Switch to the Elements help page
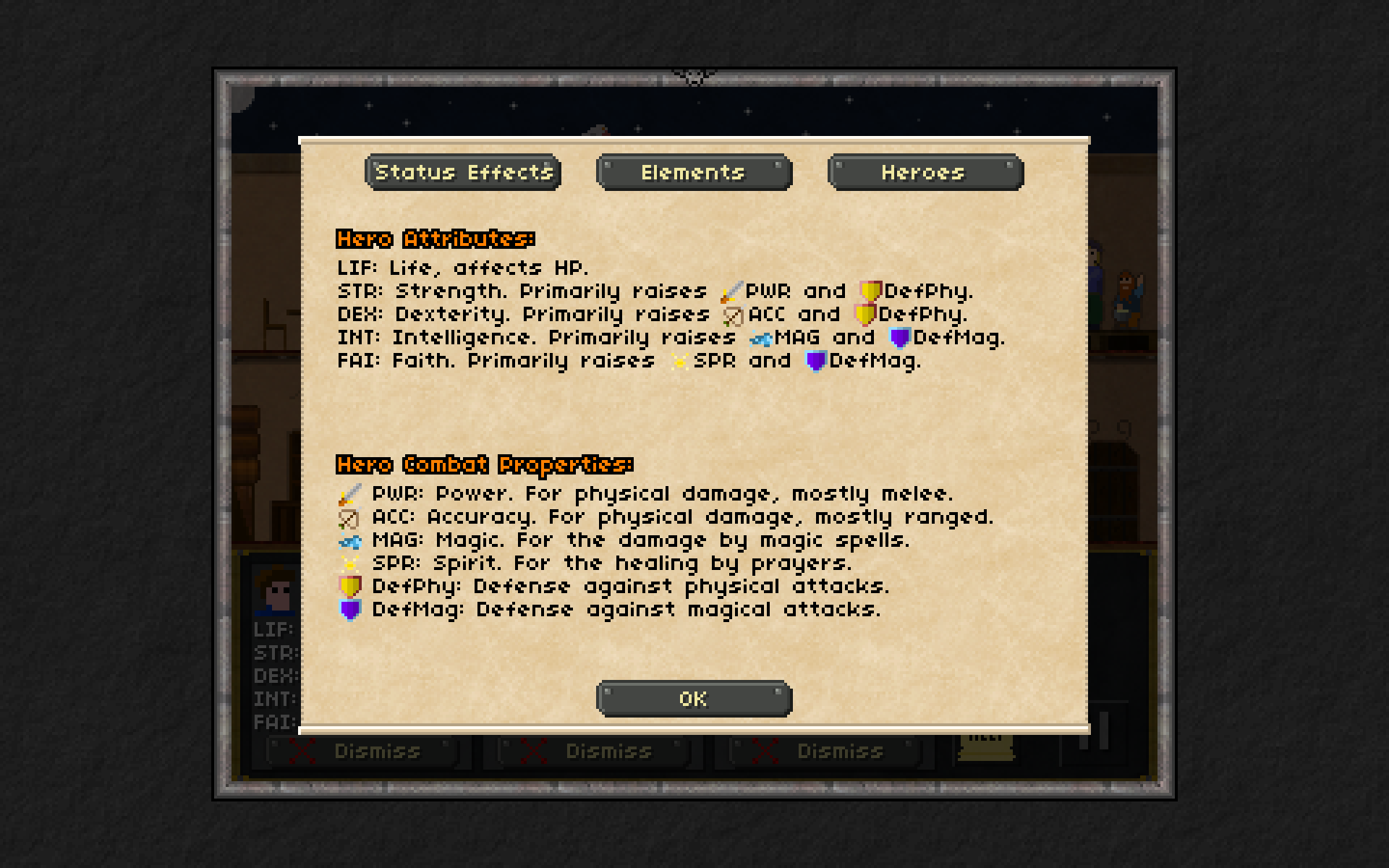This screenshot has width=1389, height=868. pos(694,172)
